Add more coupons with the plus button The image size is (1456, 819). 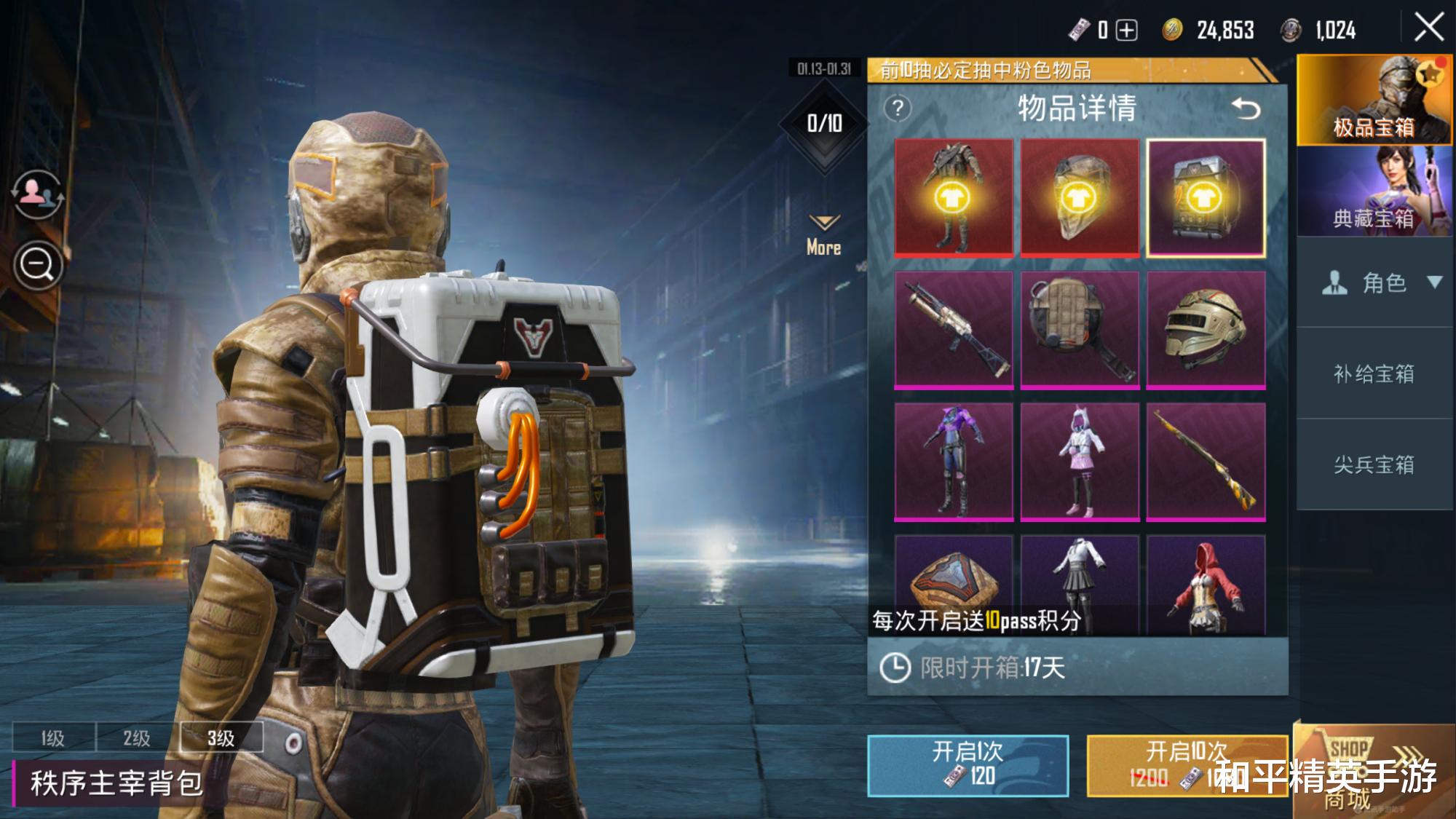(1126, 30)
